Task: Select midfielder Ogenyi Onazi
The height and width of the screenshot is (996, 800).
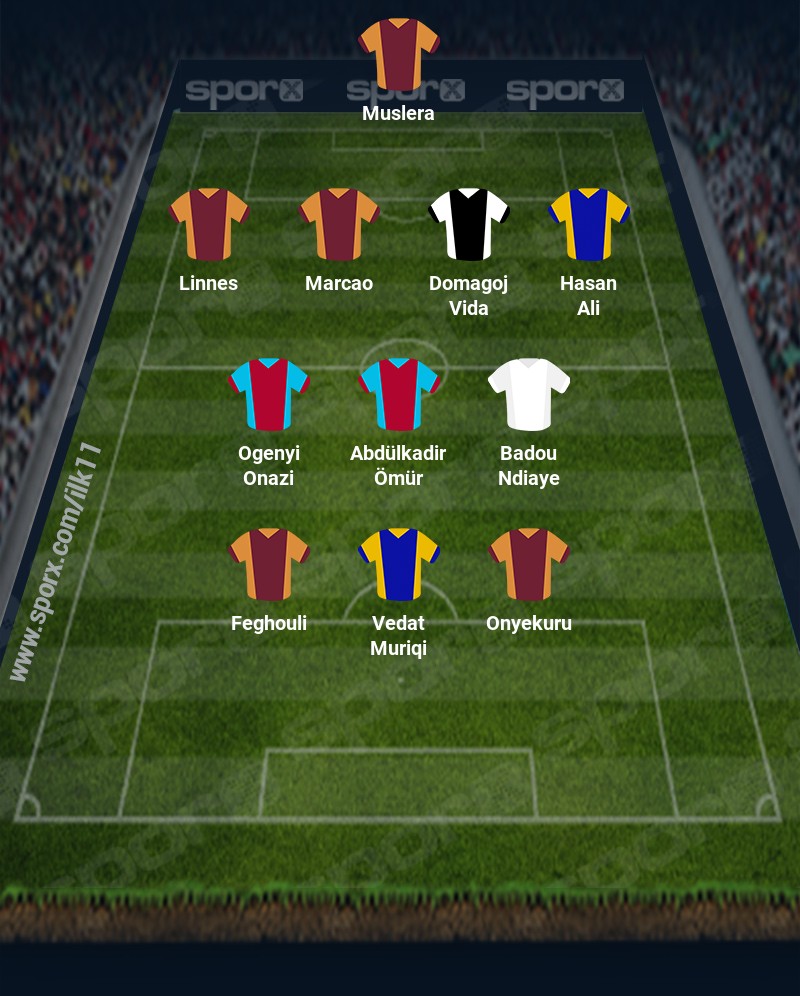Action: click(x=269, y=394)
